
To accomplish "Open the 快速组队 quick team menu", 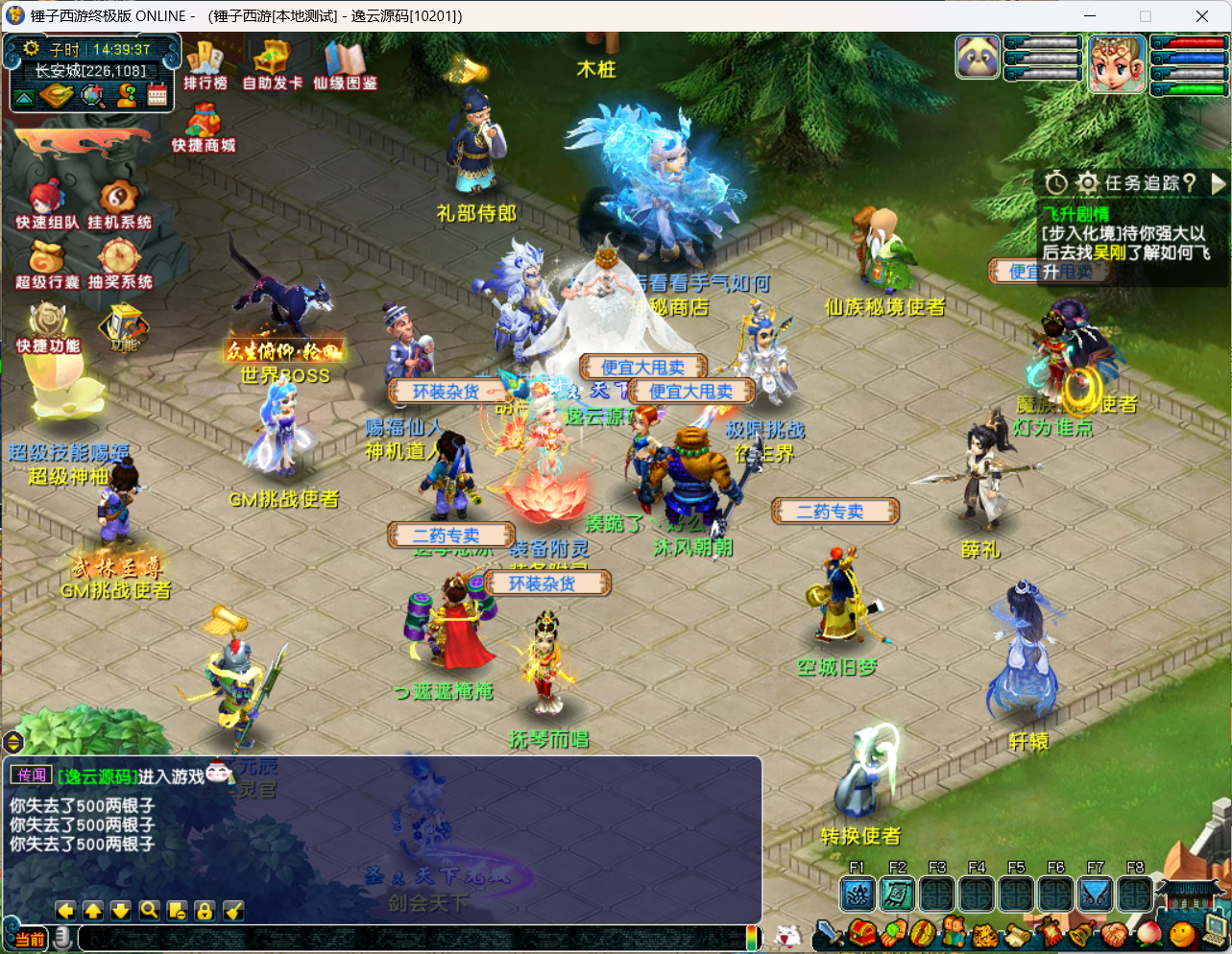I will (46, 204).
